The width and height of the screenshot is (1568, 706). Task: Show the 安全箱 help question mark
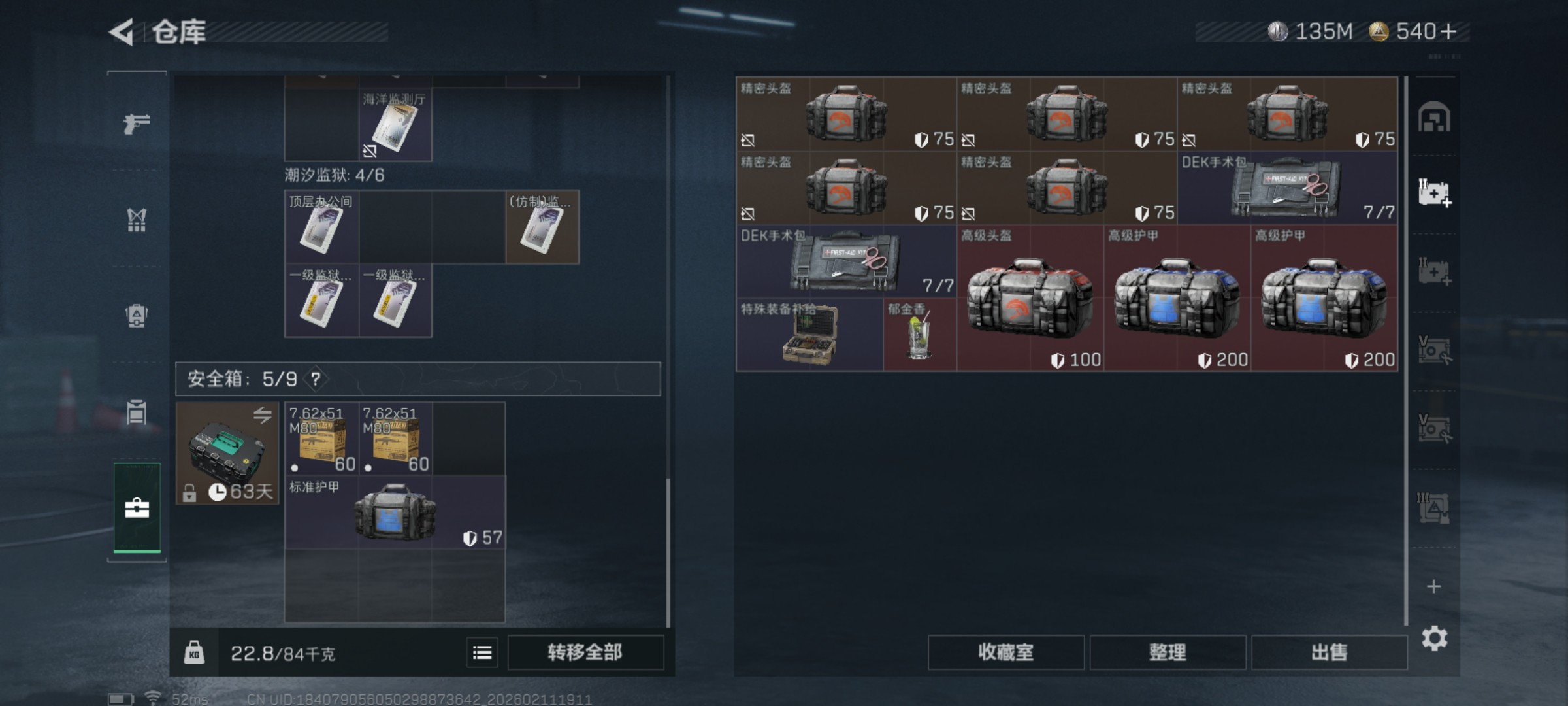pyautogui.click(x=316, y=379)
